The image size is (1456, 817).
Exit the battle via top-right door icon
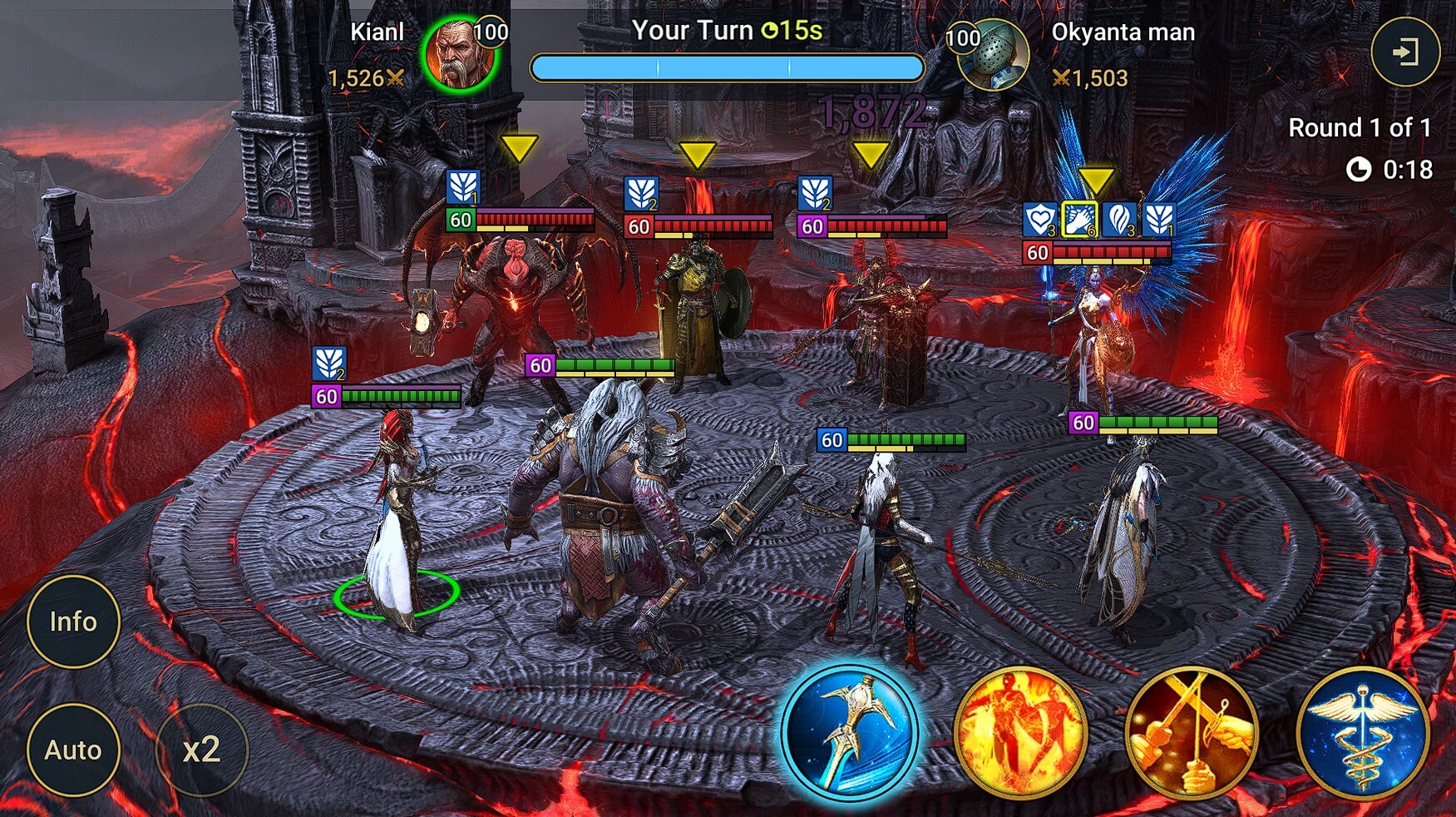1404,52
